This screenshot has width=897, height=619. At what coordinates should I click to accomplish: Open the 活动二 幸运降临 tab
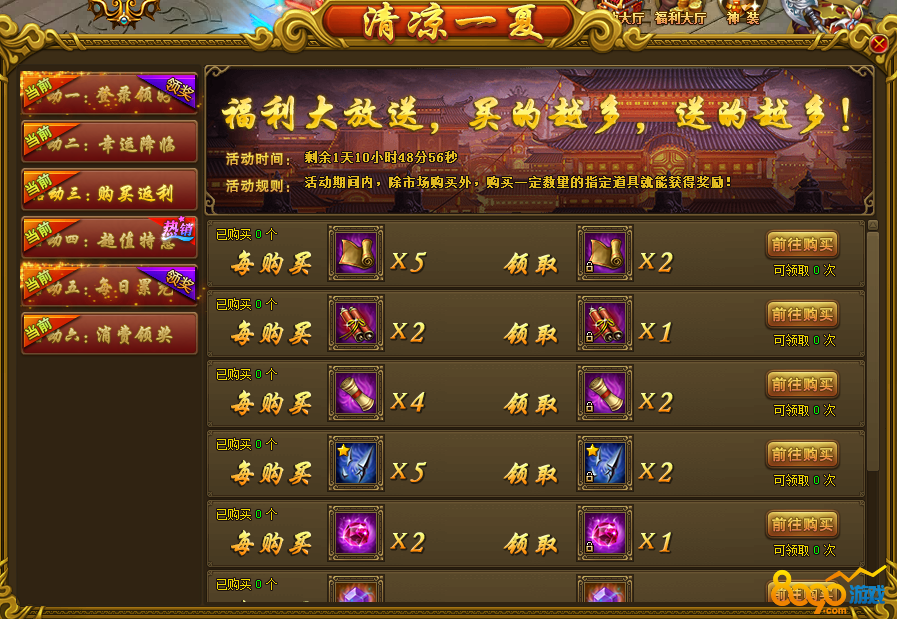coord(109,141)
